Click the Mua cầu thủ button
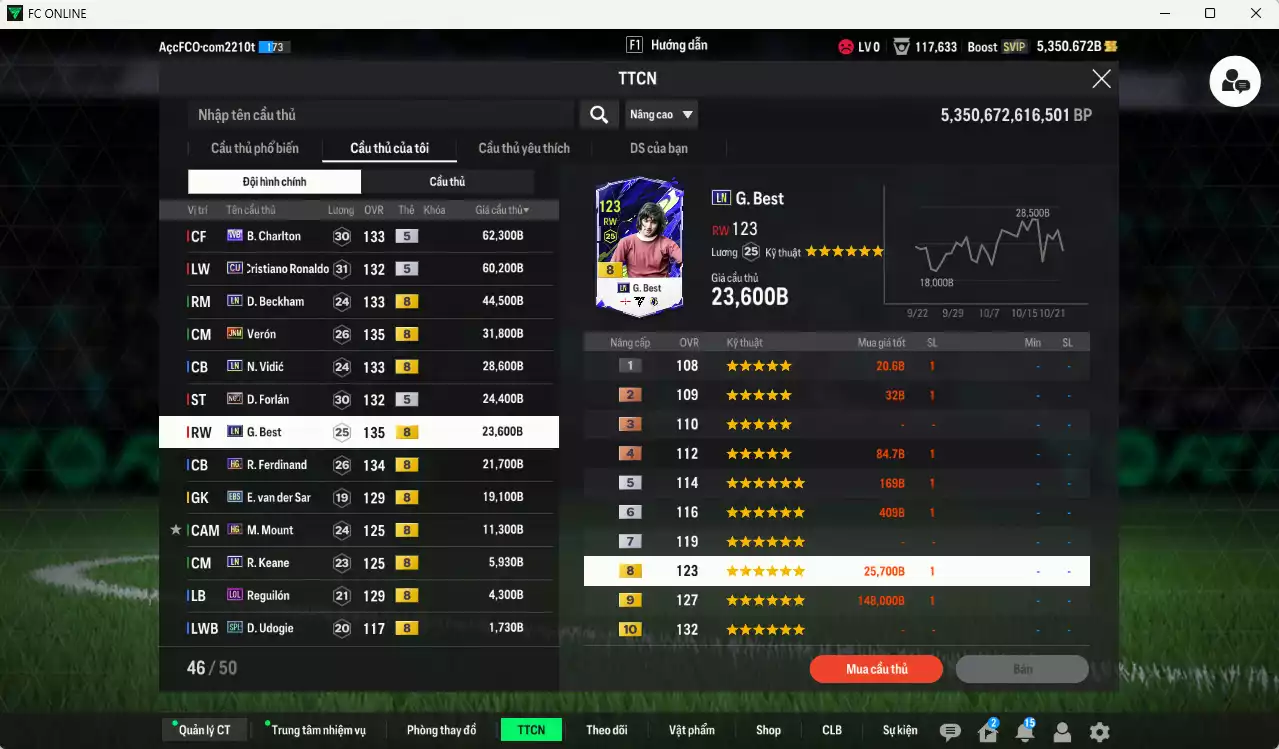The image size is (1279, 749). click(876, 669)
